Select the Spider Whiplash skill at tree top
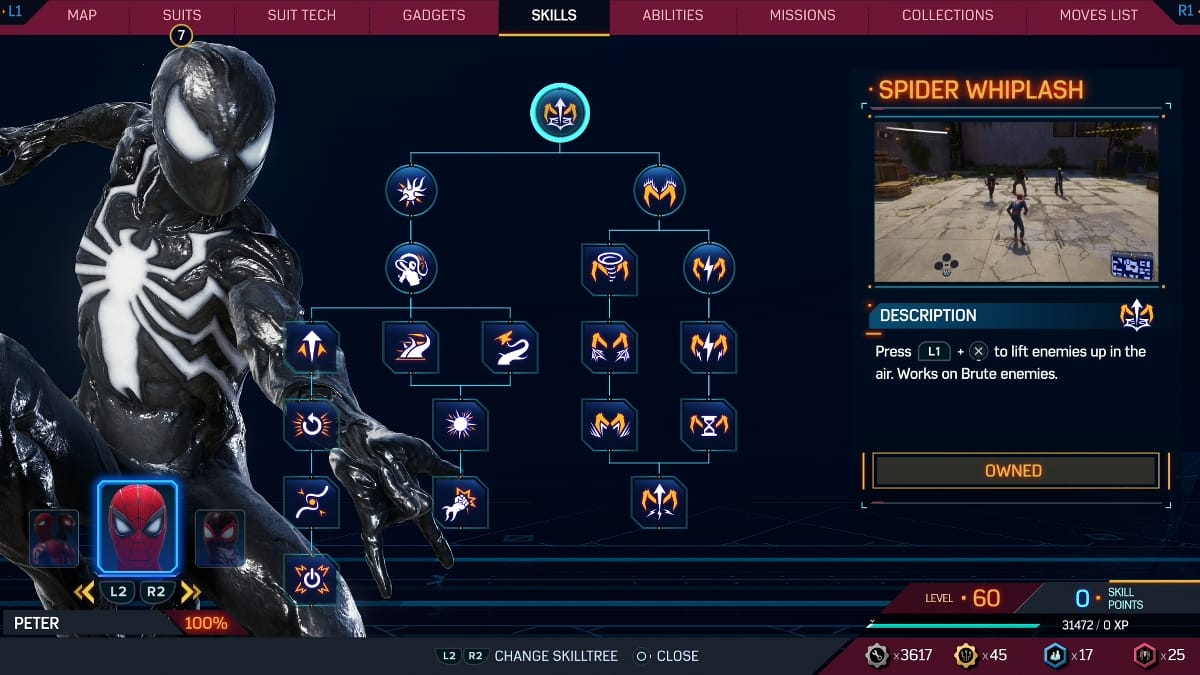This screenshot has height=675, width=1200. click(x=560, y=112)
